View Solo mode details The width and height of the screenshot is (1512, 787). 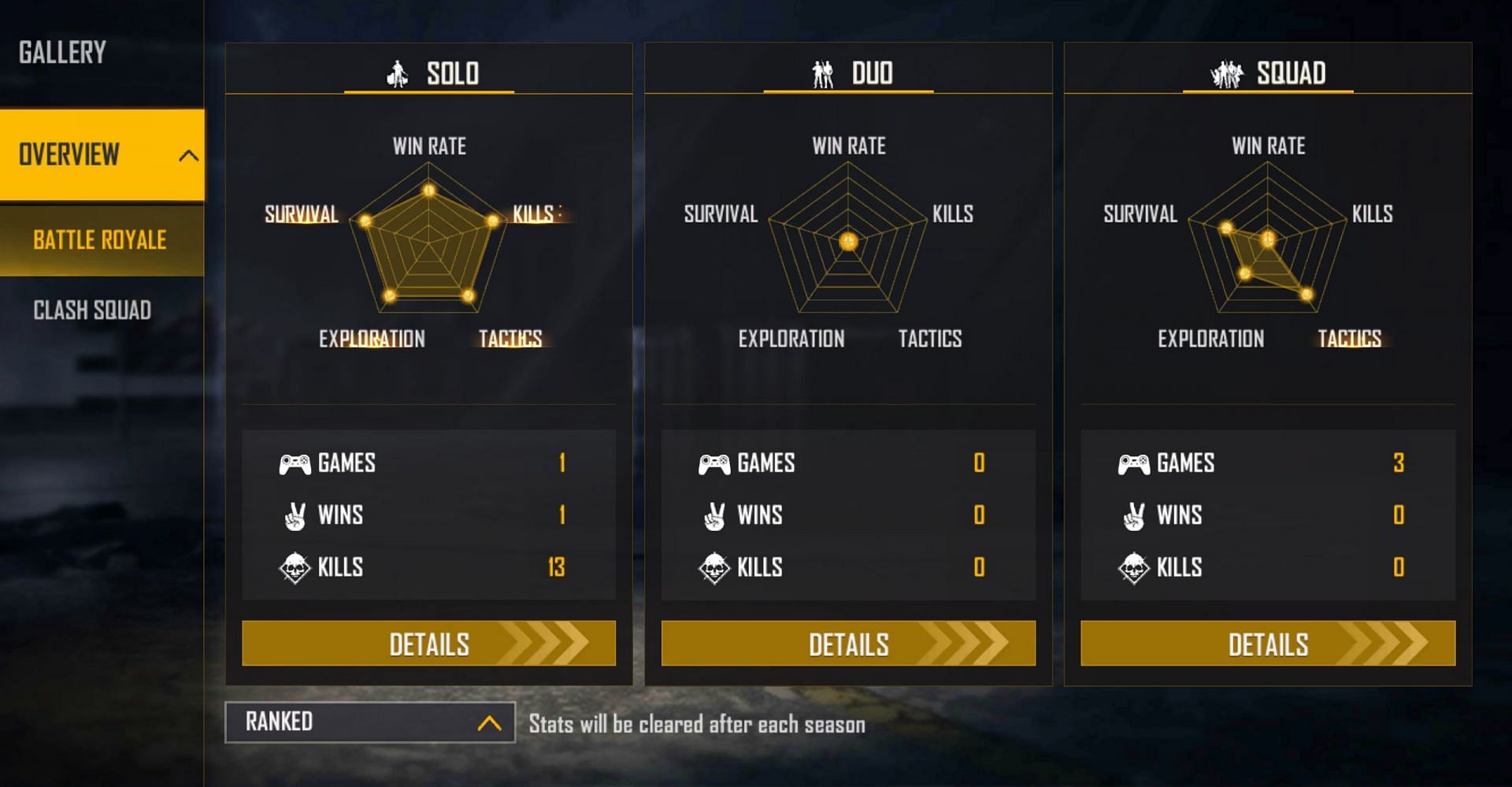tap(428, 644)
